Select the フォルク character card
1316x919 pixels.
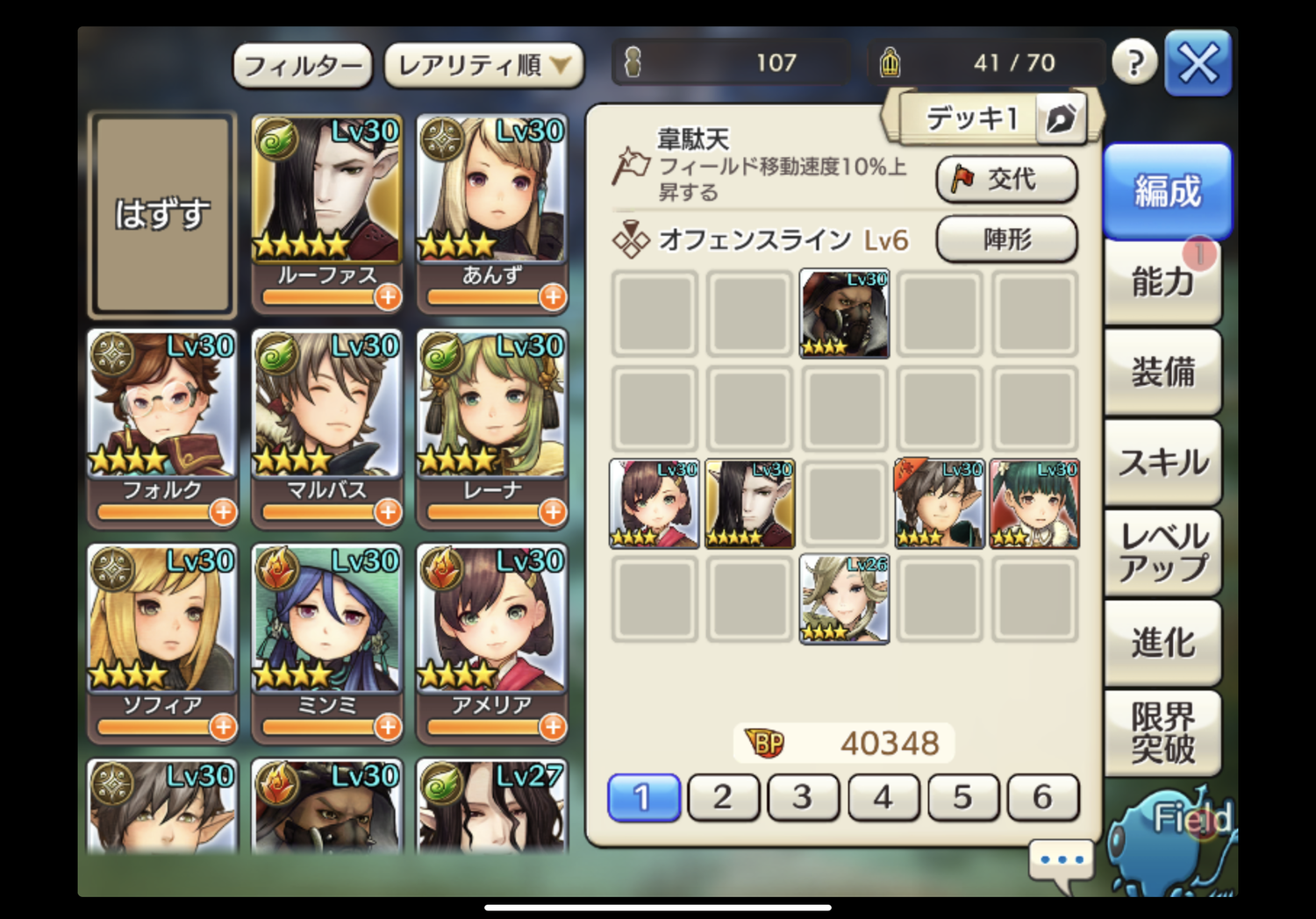162,417
